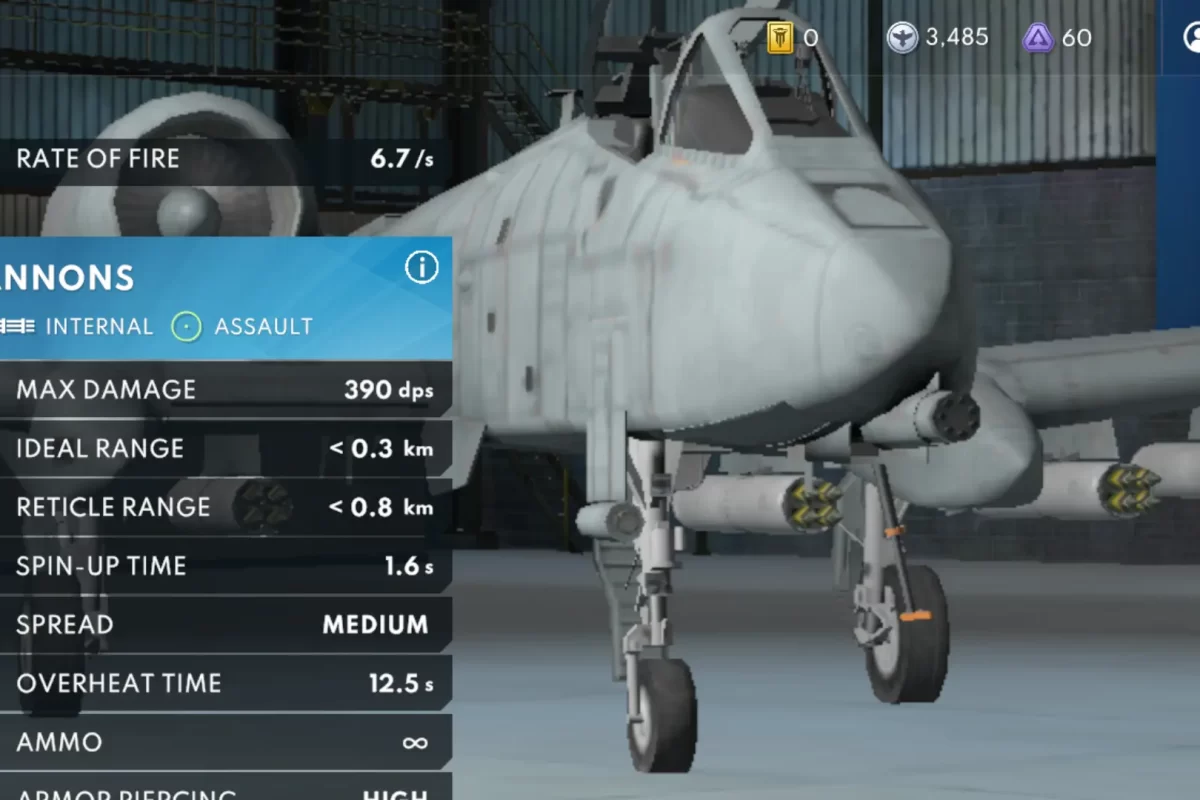The image size is (1200, 800).
Task: Tap the gold ticket currency icon
Action: tap(780, 38)
